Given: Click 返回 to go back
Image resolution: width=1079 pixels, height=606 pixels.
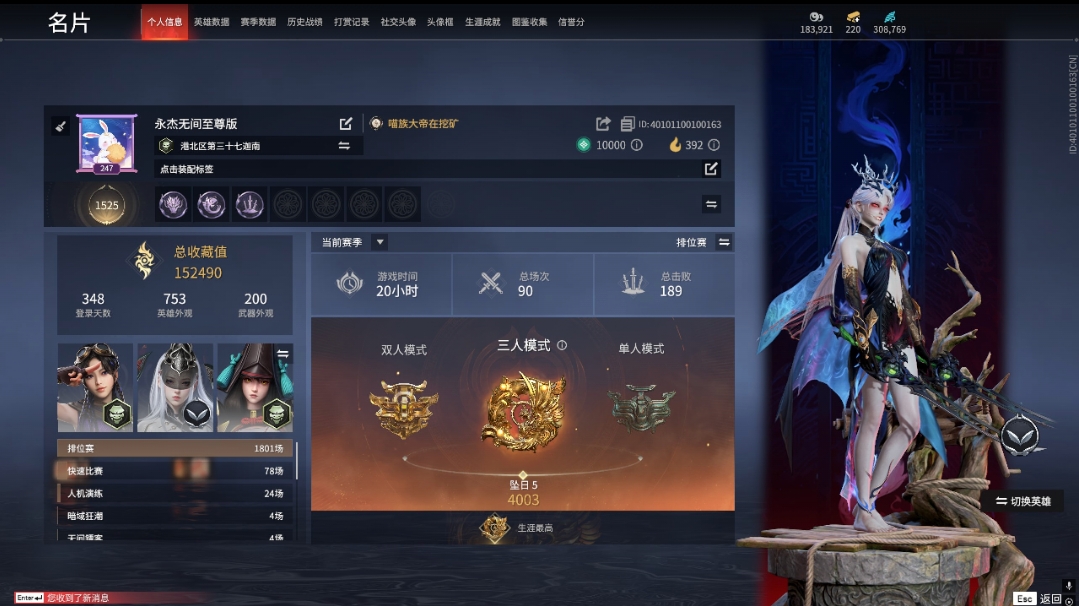Looking at the screenshot, I should coord(1049,598).
